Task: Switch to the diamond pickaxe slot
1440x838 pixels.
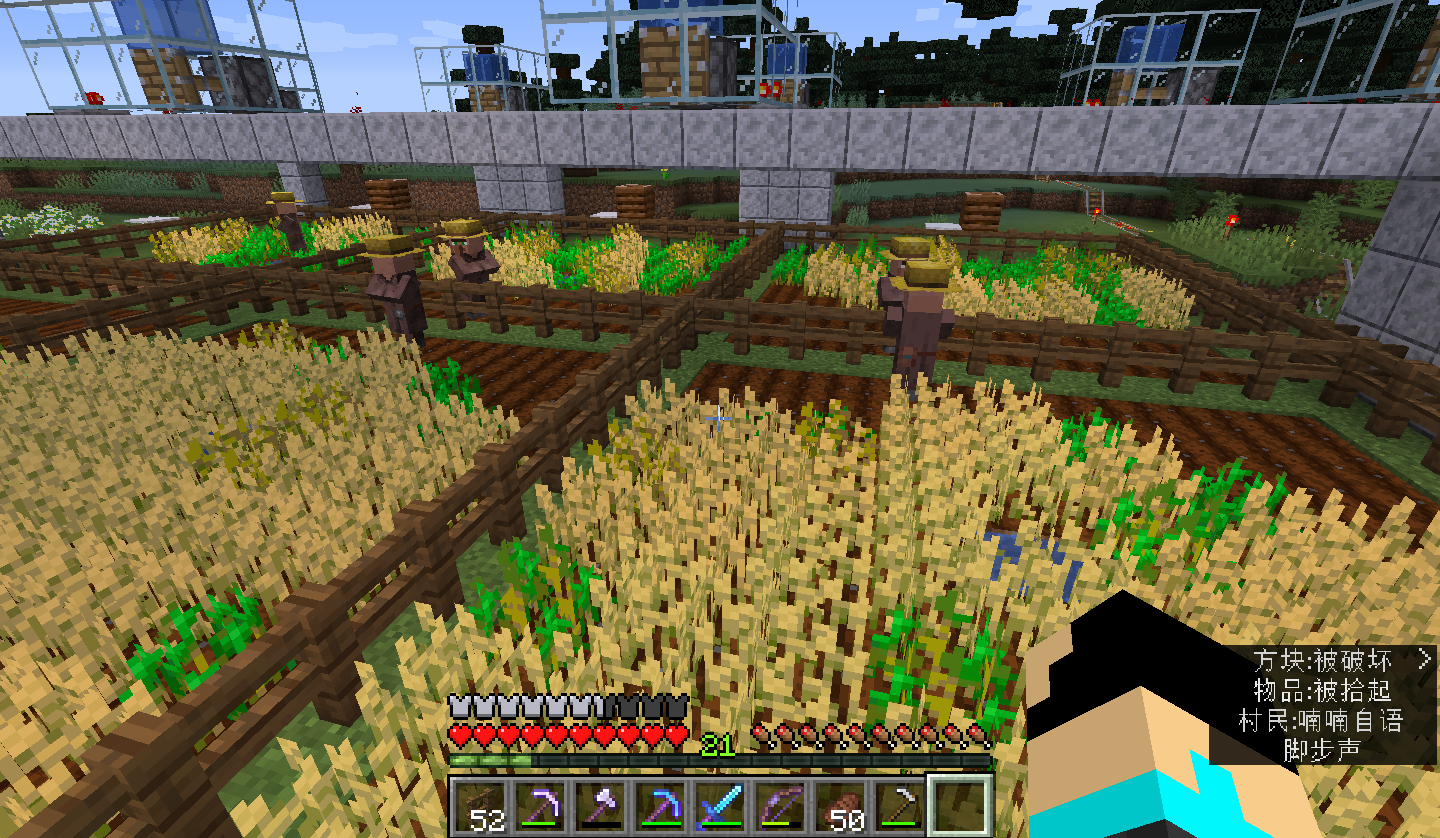Action: (660, 806)
